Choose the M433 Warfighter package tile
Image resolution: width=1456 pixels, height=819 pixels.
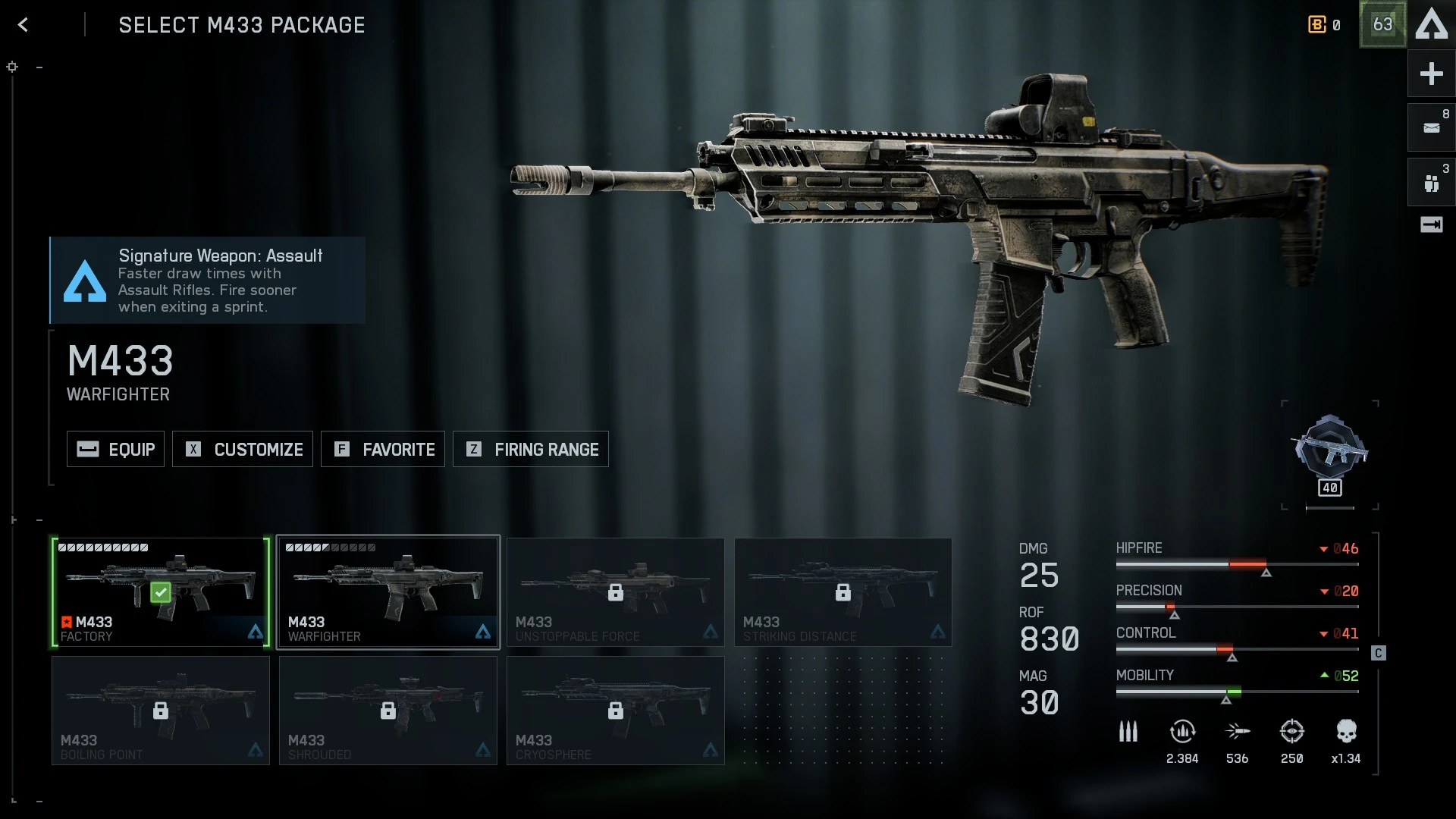[388, 592]
